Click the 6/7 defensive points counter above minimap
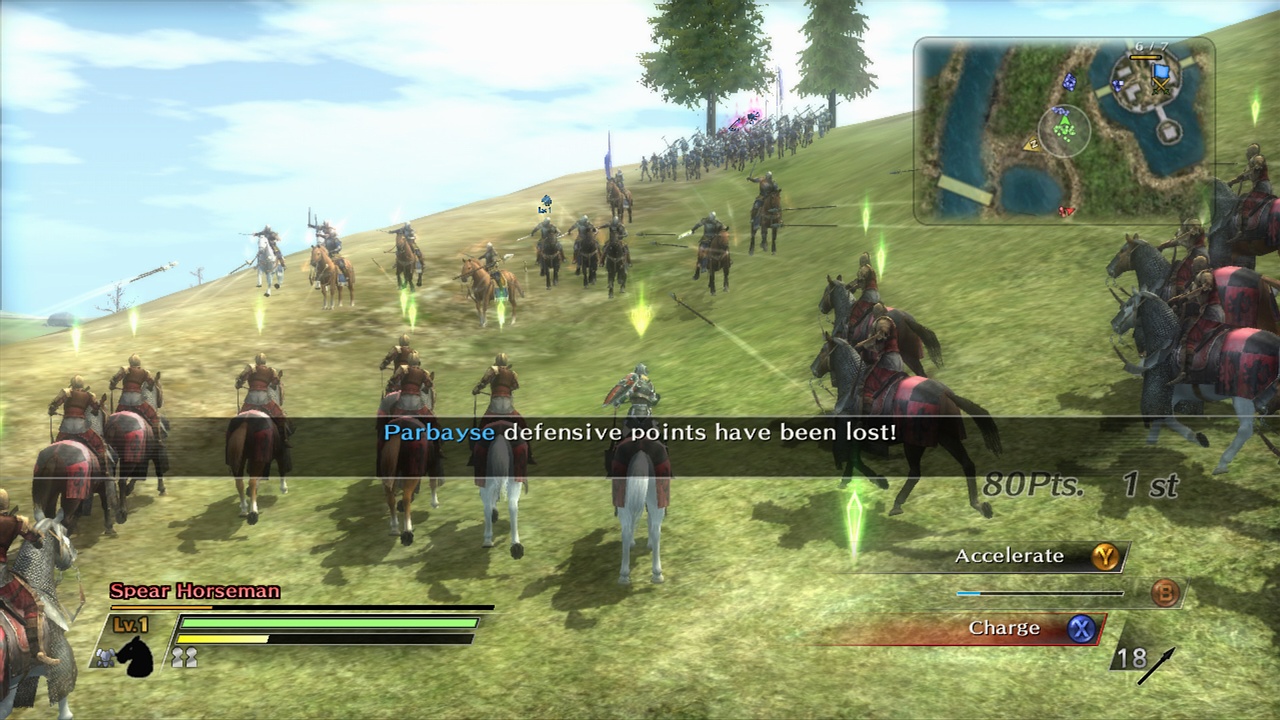This screenshot has width=1280, height=720. coord(1152,46)
